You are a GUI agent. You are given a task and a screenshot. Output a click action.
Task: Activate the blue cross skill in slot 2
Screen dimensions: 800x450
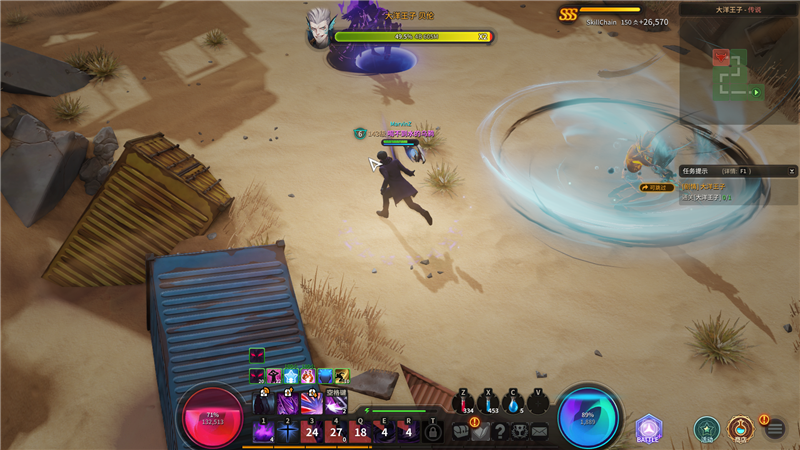[288, 432]
